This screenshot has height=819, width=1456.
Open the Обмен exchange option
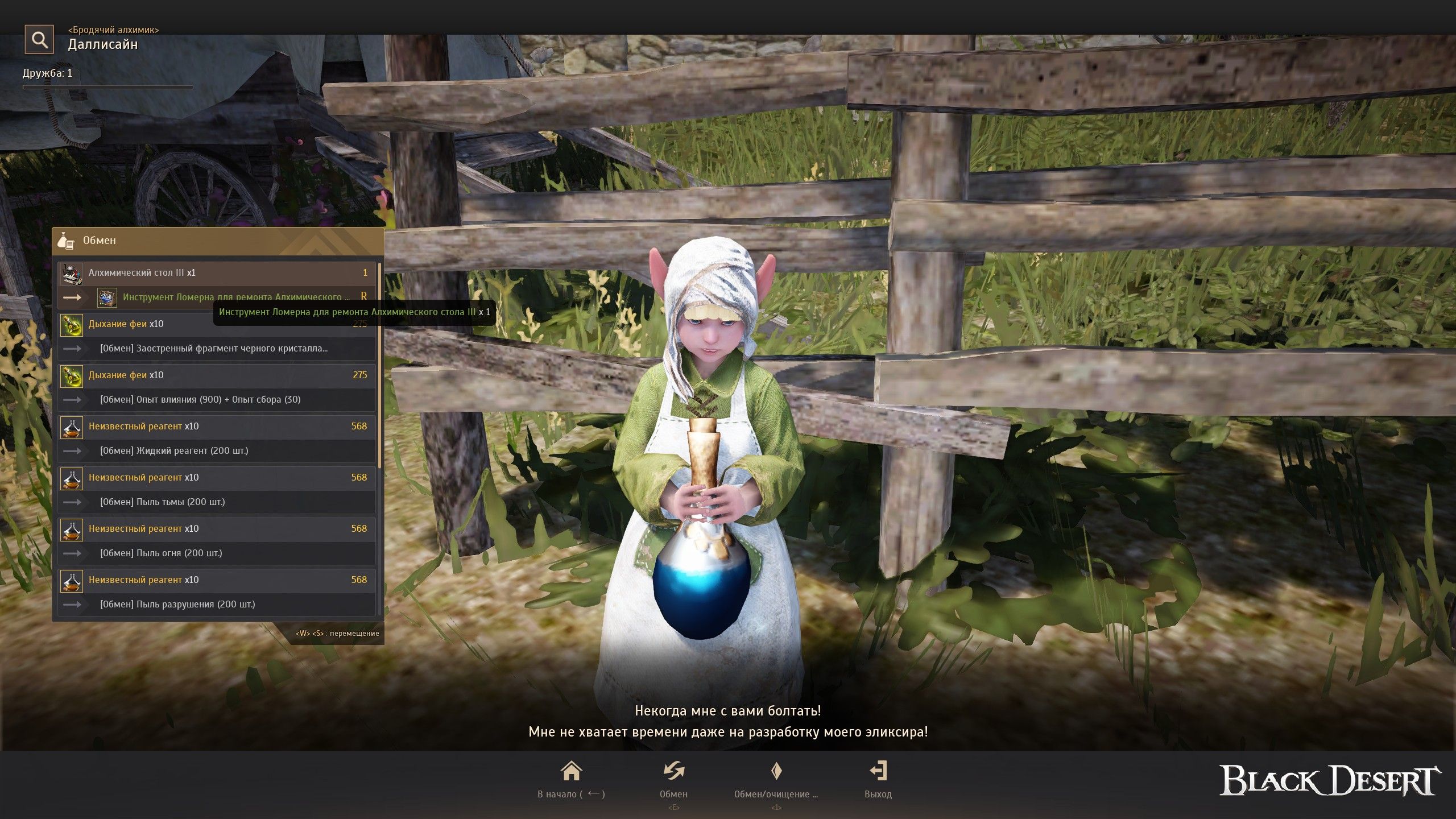point(673,779)
